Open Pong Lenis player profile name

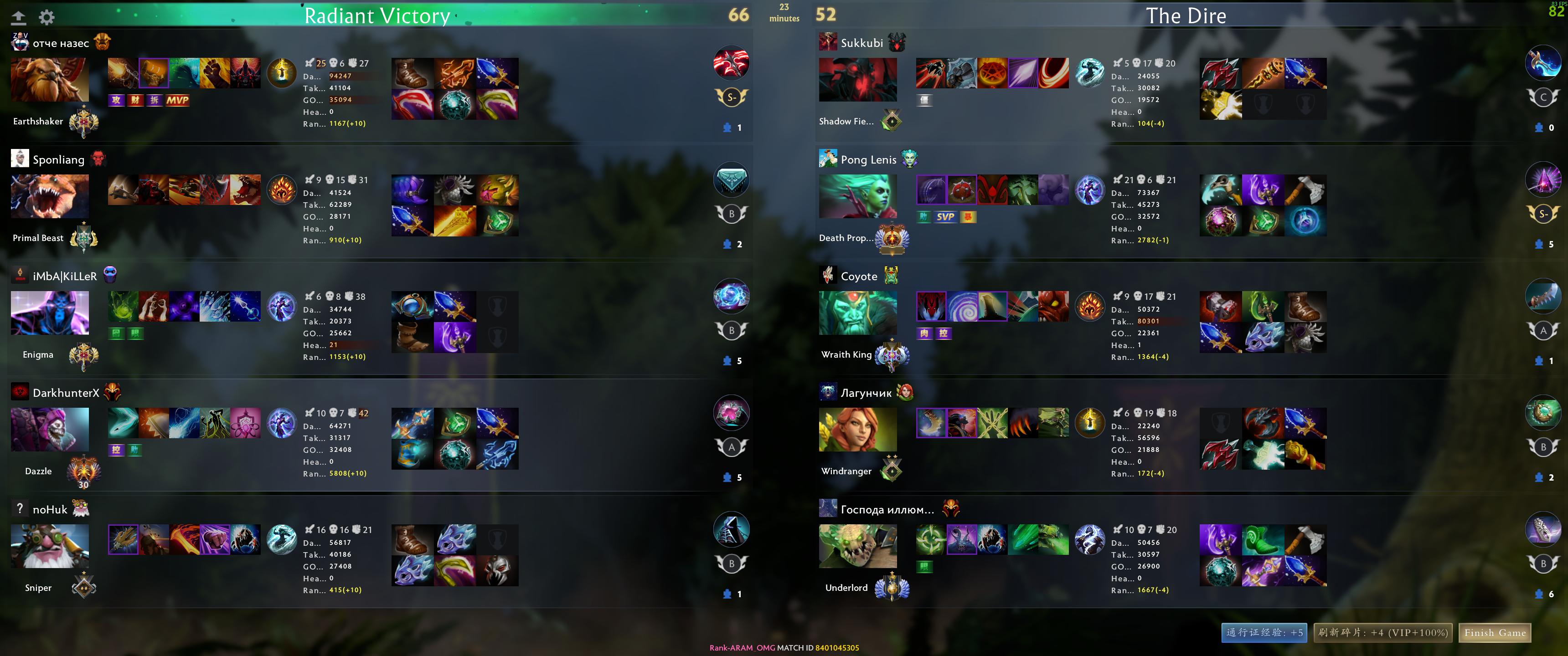pos(868,159)
